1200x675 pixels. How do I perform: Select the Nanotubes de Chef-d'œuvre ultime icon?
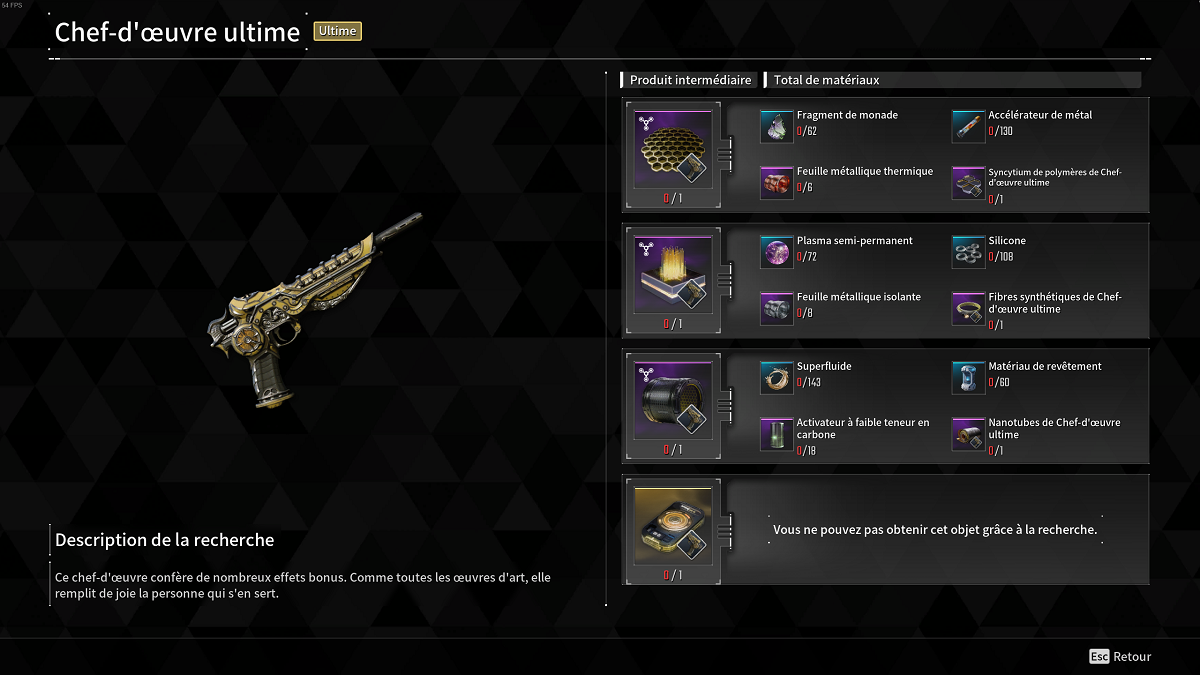[968, 434]
